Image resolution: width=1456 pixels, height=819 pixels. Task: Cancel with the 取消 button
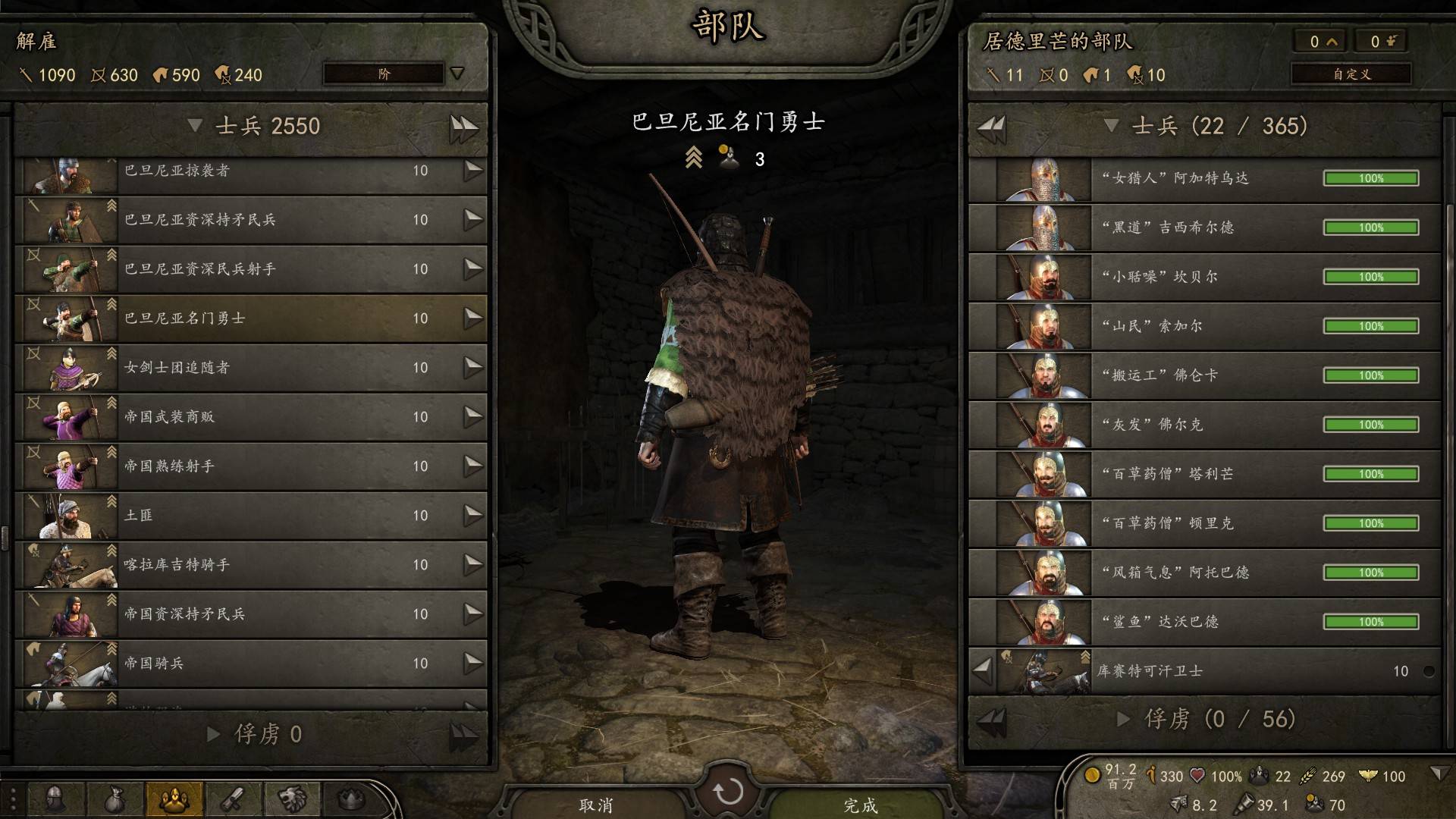click(x=596, y=804)
